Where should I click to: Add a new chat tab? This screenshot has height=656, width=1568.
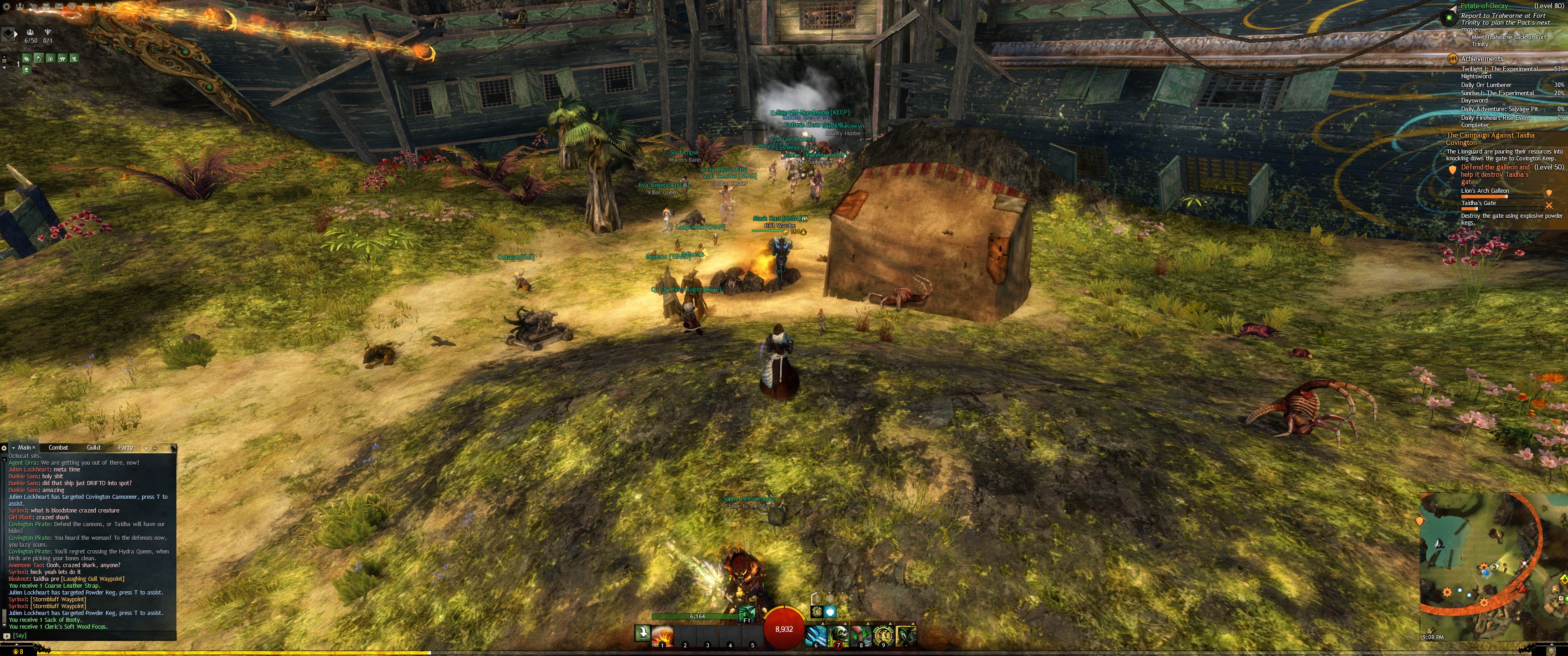click(155, 448)
